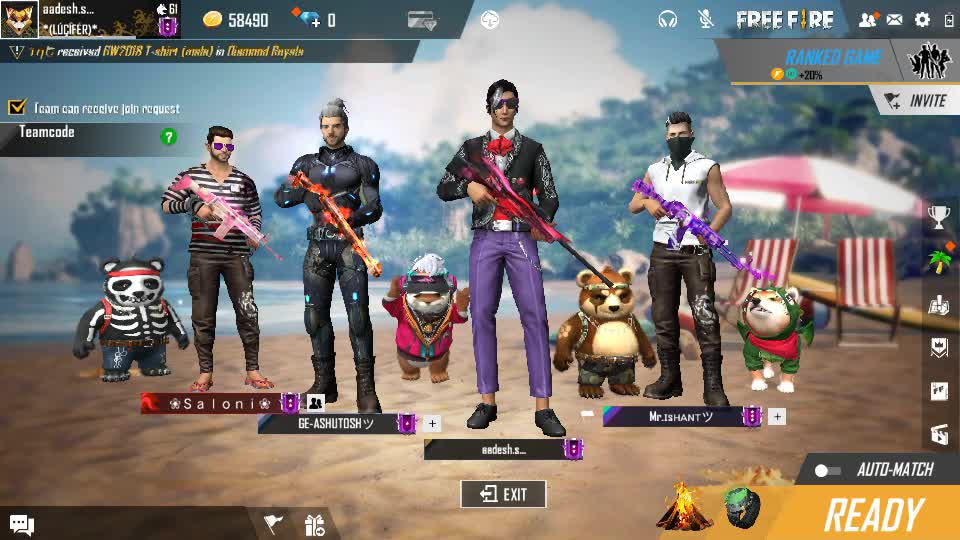Click the plus button beside GE-ASHUTOSH

point(432,423)
